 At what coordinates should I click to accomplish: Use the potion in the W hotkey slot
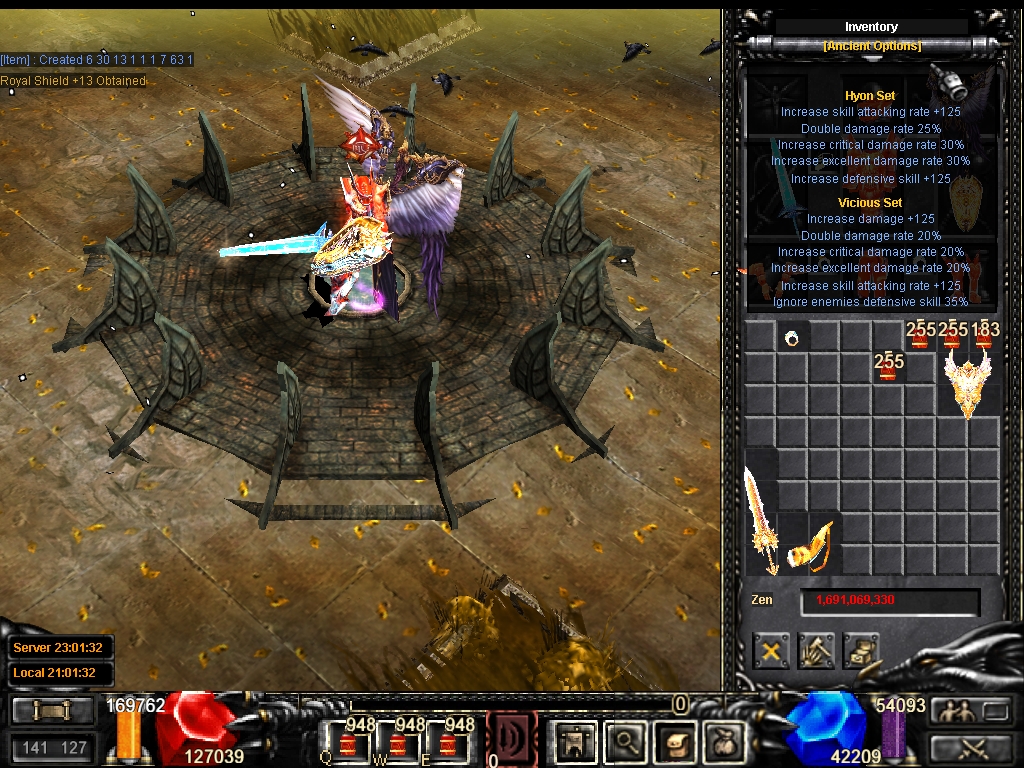[398, 742]
